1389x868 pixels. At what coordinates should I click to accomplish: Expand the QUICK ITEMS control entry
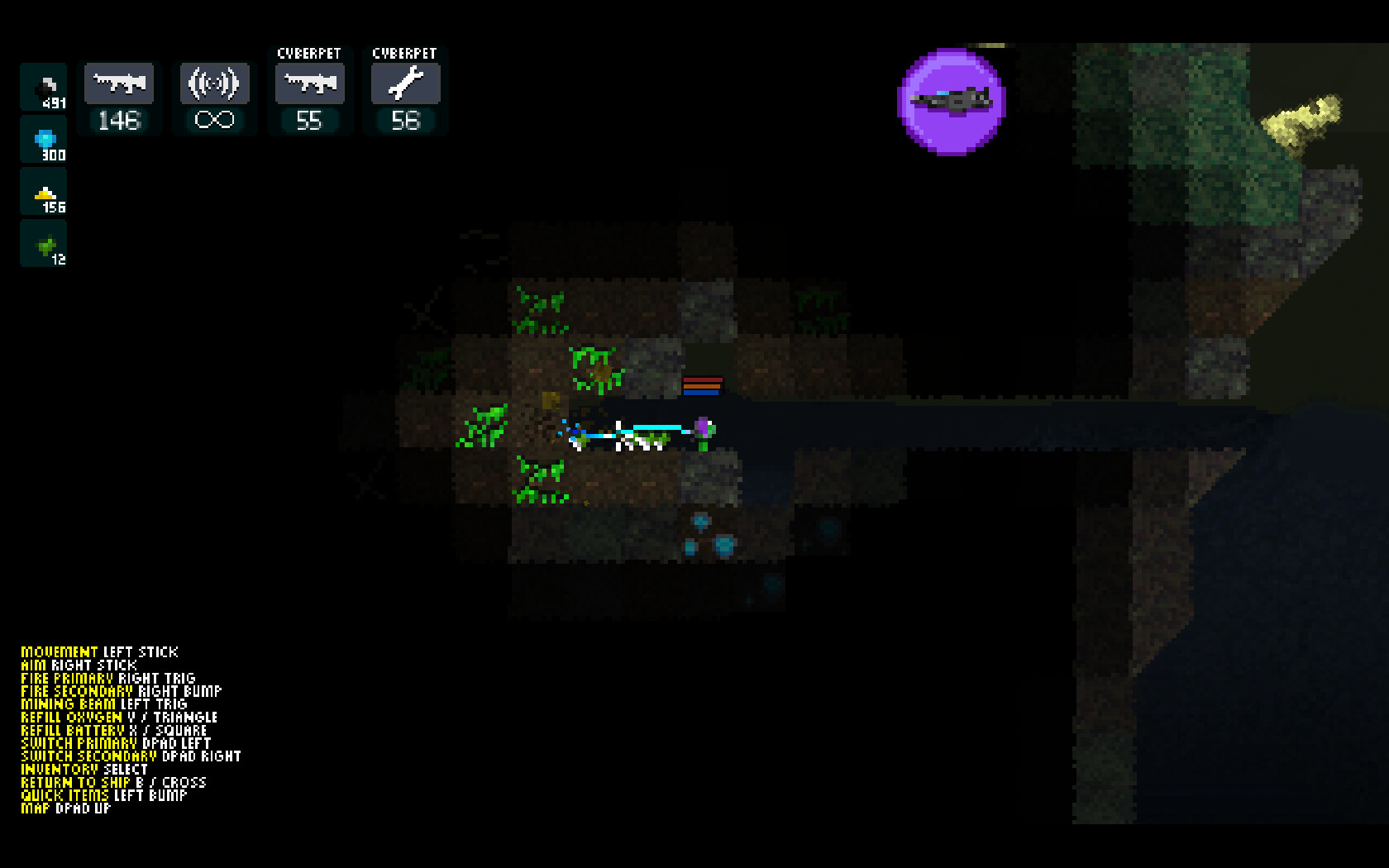pyautogui.click(x=66, y=795)
